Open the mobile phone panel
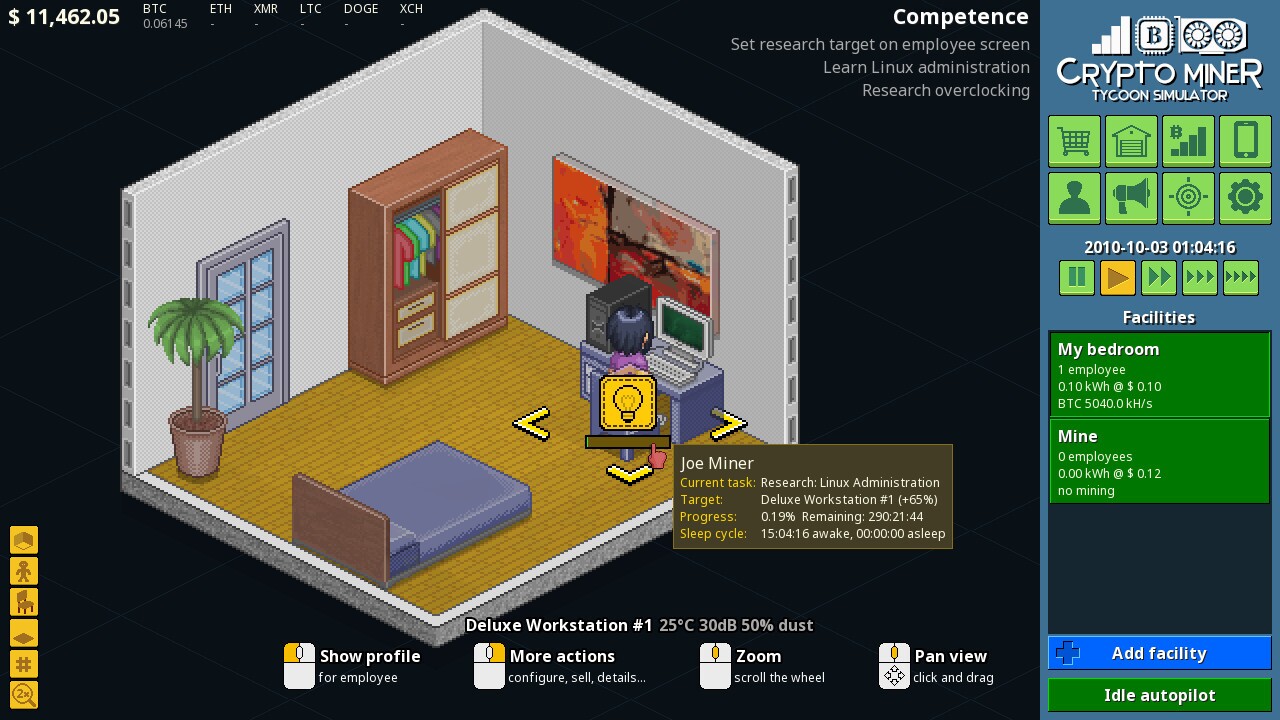Viewport: 1280px width, 720px height. [x=1245, y=141]
